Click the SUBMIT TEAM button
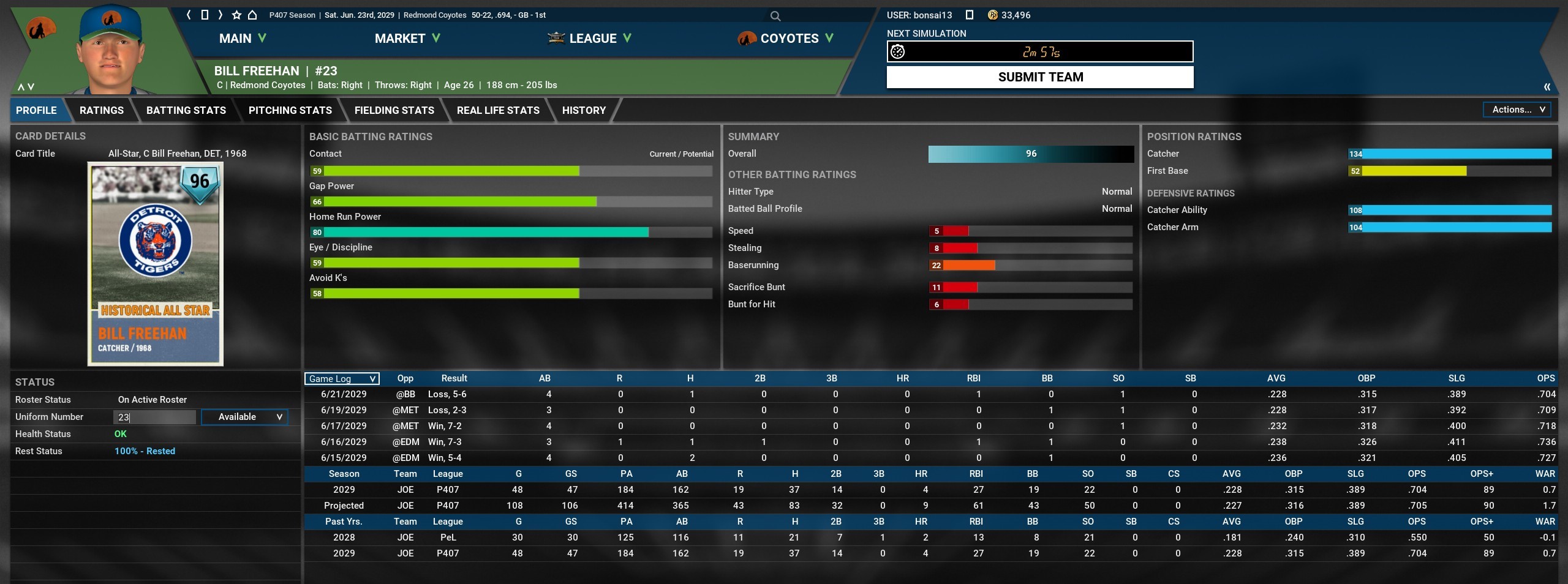This screenshot has width=1568, height=584. pos(1039,77)
